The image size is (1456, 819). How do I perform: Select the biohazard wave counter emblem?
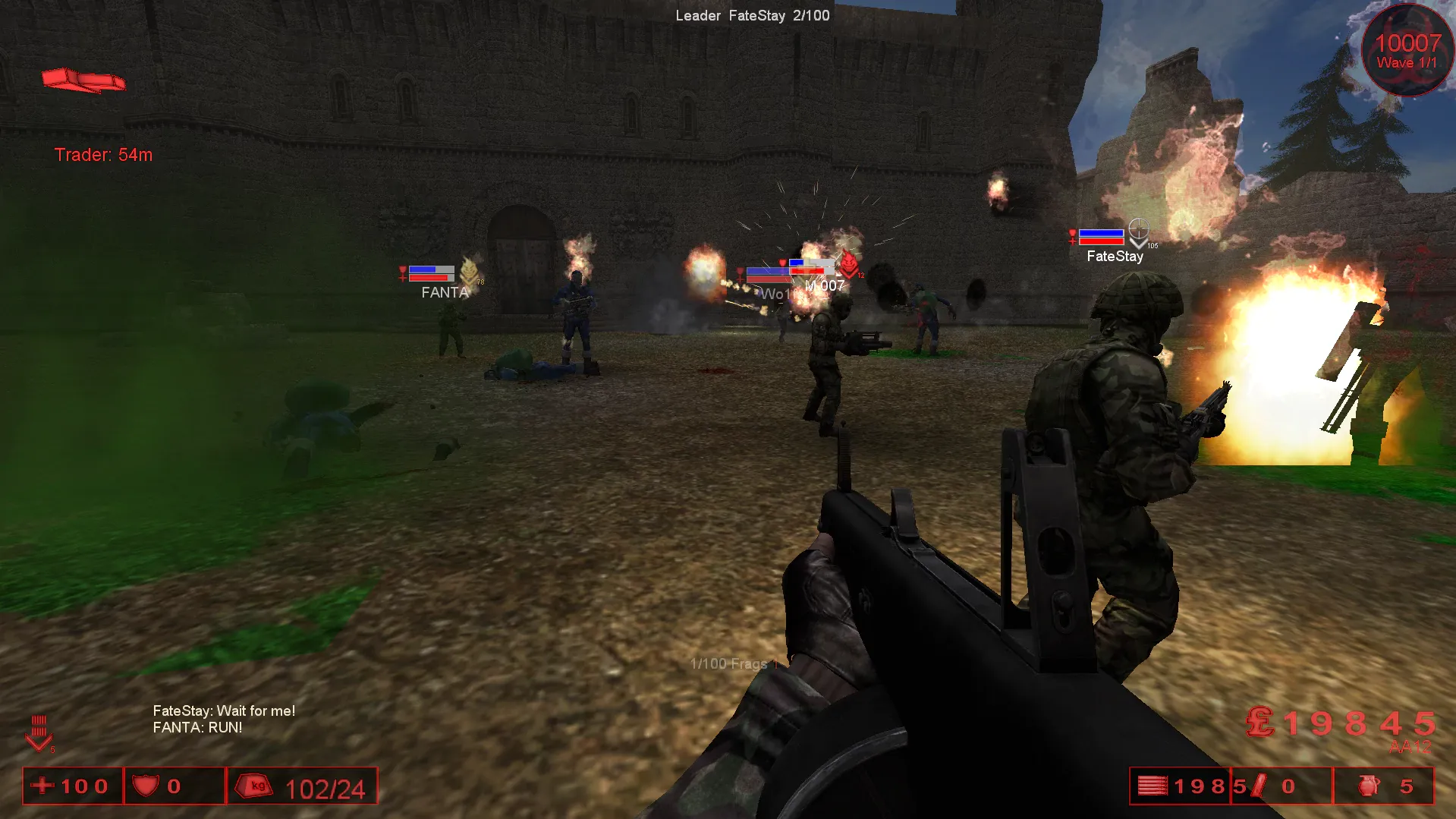(x=1407, y=52)
